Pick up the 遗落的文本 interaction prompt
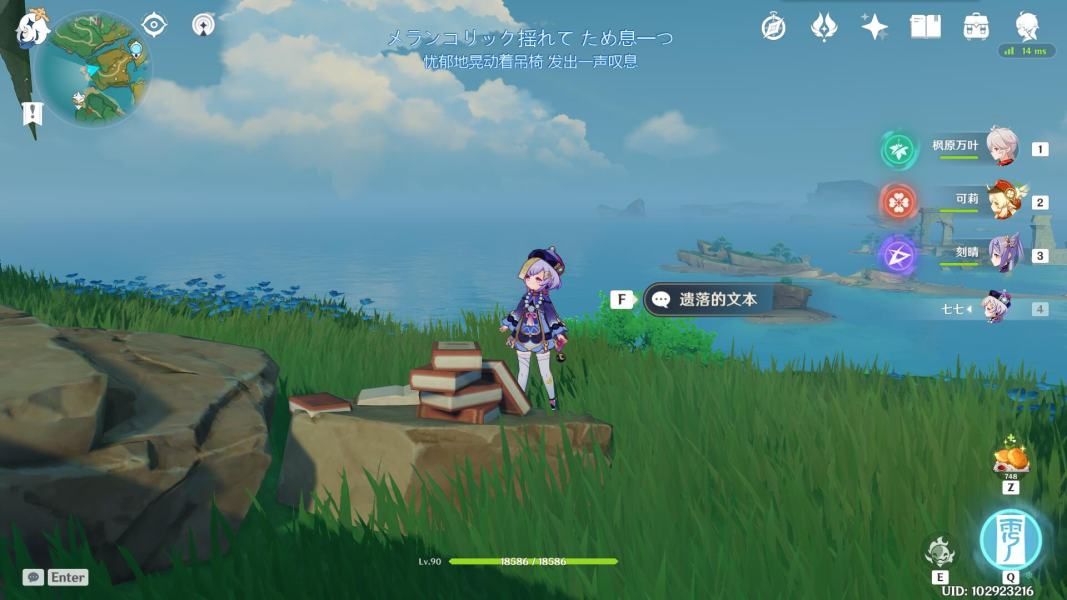Screen dimensions: 1067x600 coord(717,299)
